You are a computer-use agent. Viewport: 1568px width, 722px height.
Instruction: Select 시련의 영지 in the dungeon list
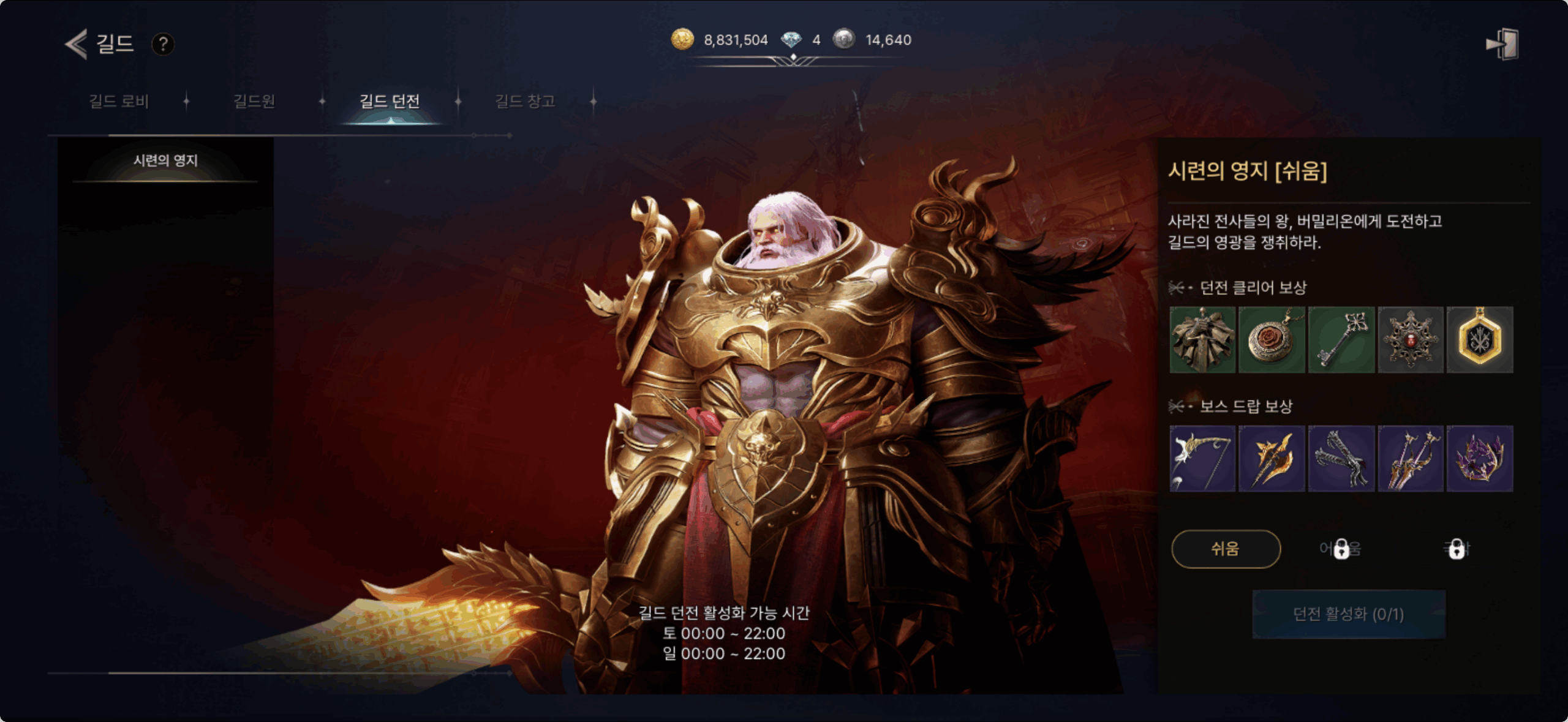click(165, 161)
